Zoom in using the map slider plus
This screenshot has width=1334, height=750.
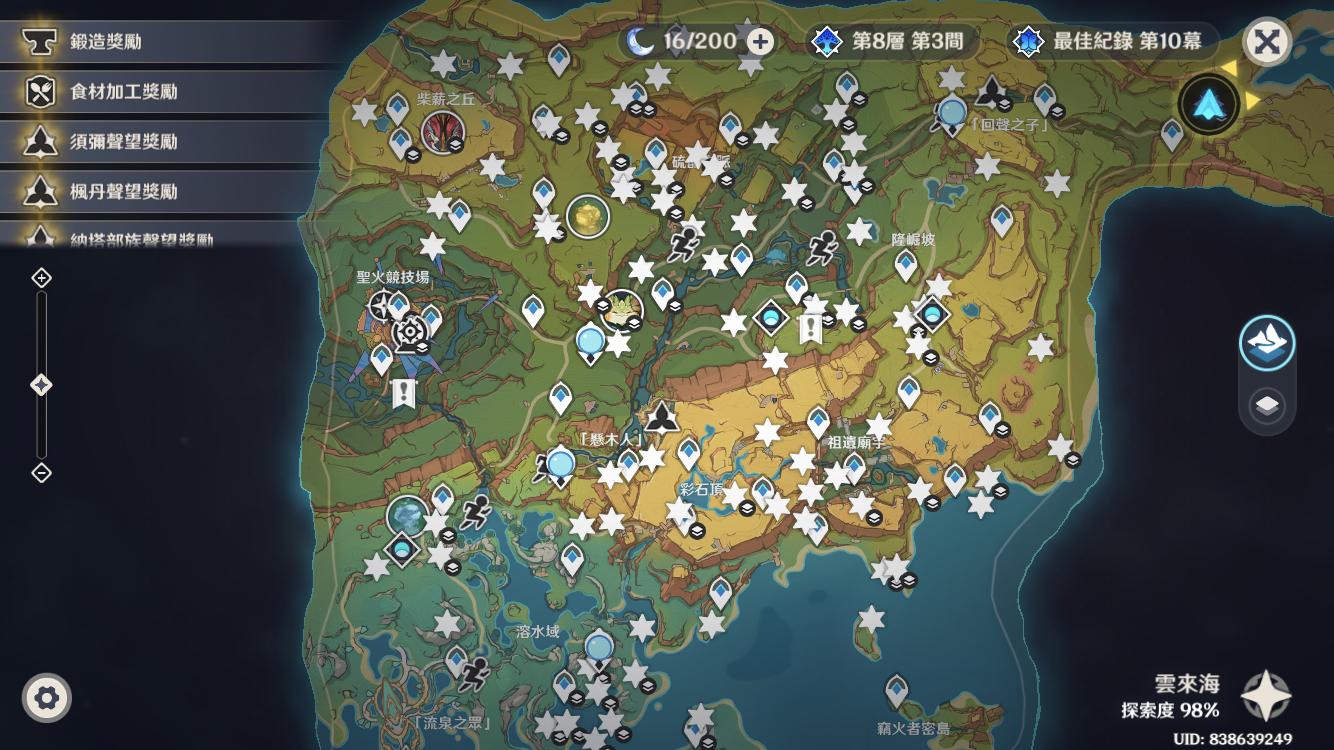click(x=41, y=278)
